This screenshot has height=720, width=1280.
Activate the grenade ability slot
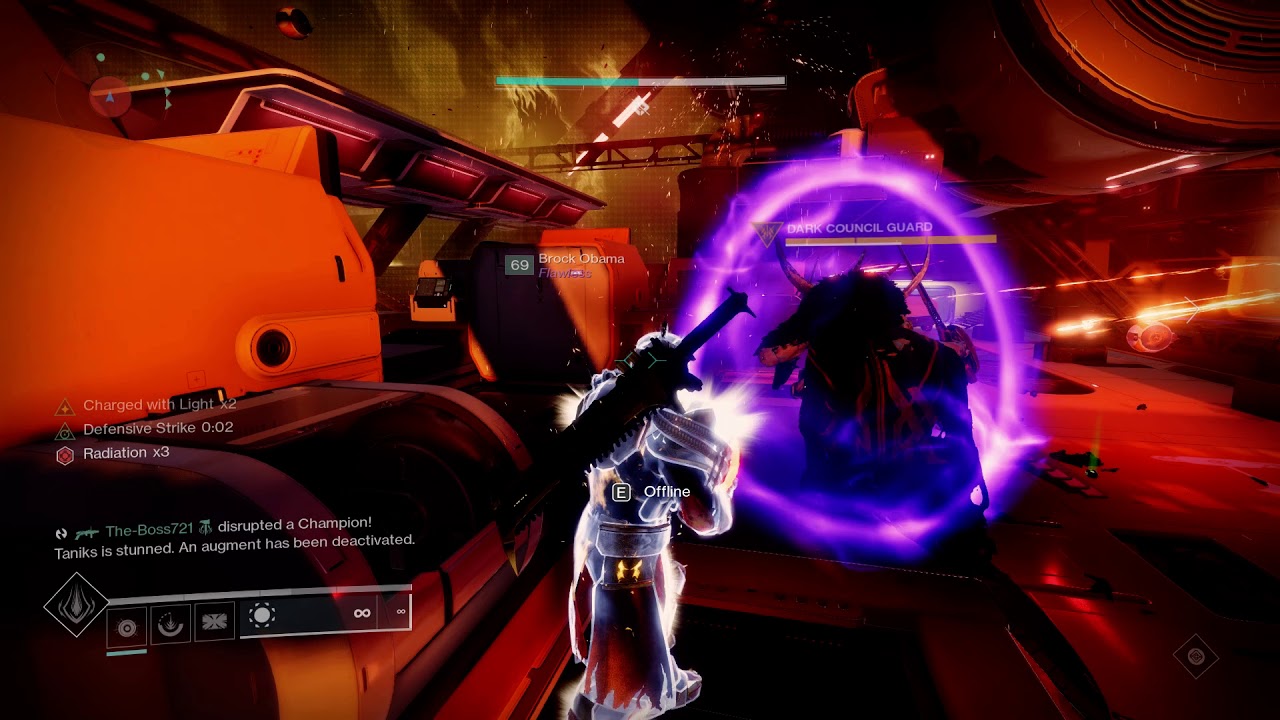[127, 627]
